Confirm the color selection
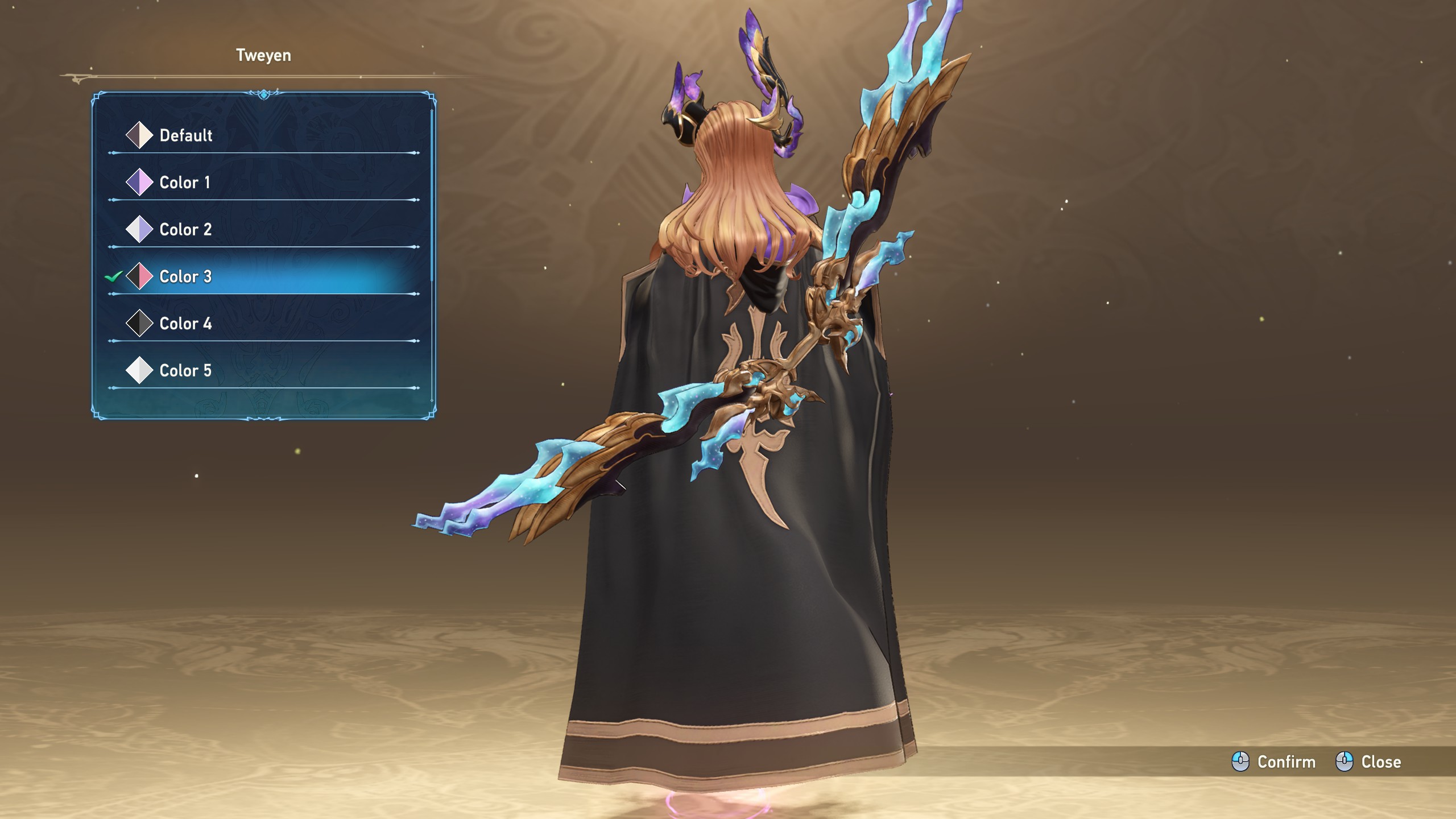 [1274, 762]
